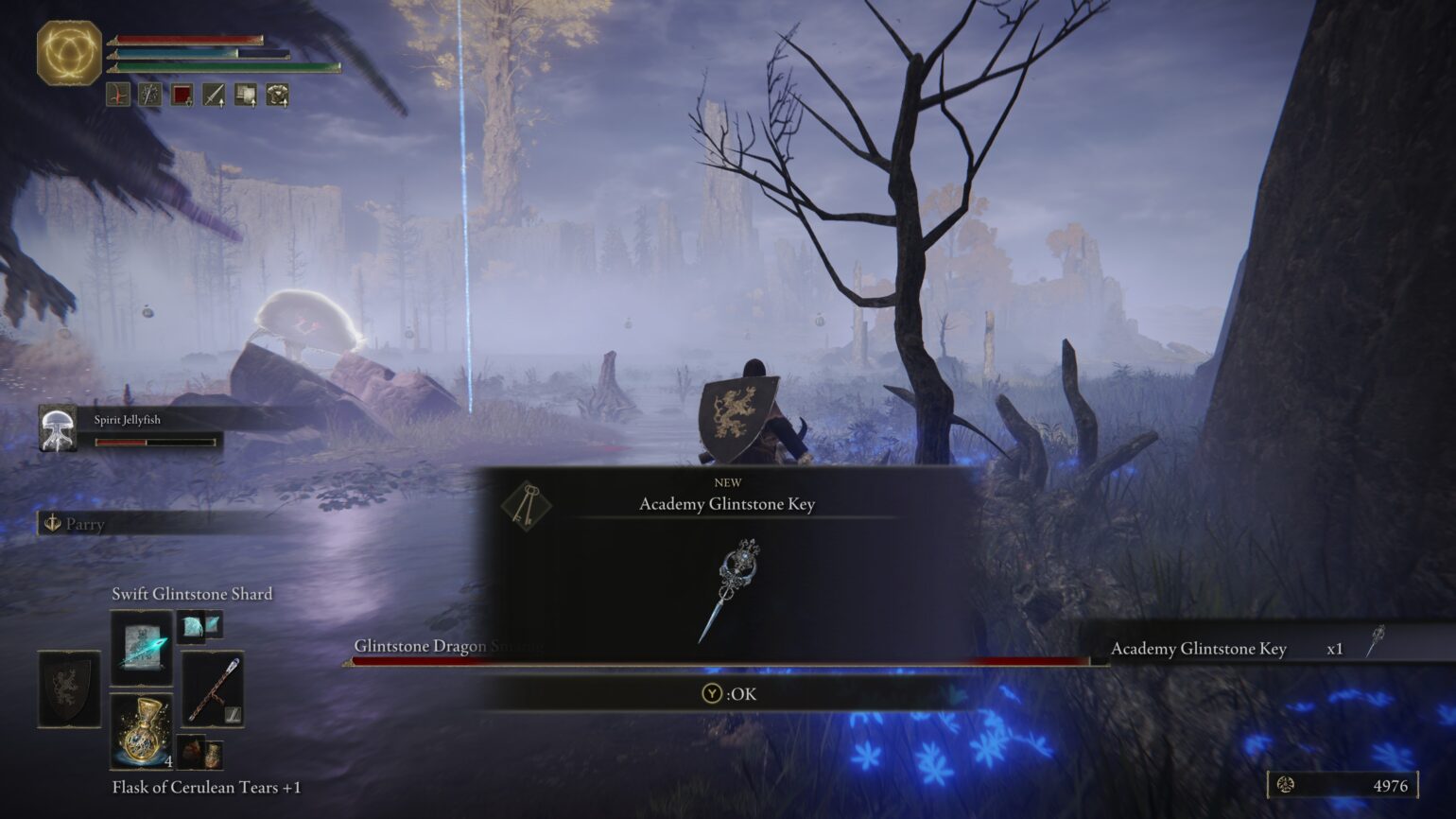This screenshot has width=1456, height=819.
Task: Click the key icon beside NEW header
Action: pyautogui.click(x=529, y=503)
